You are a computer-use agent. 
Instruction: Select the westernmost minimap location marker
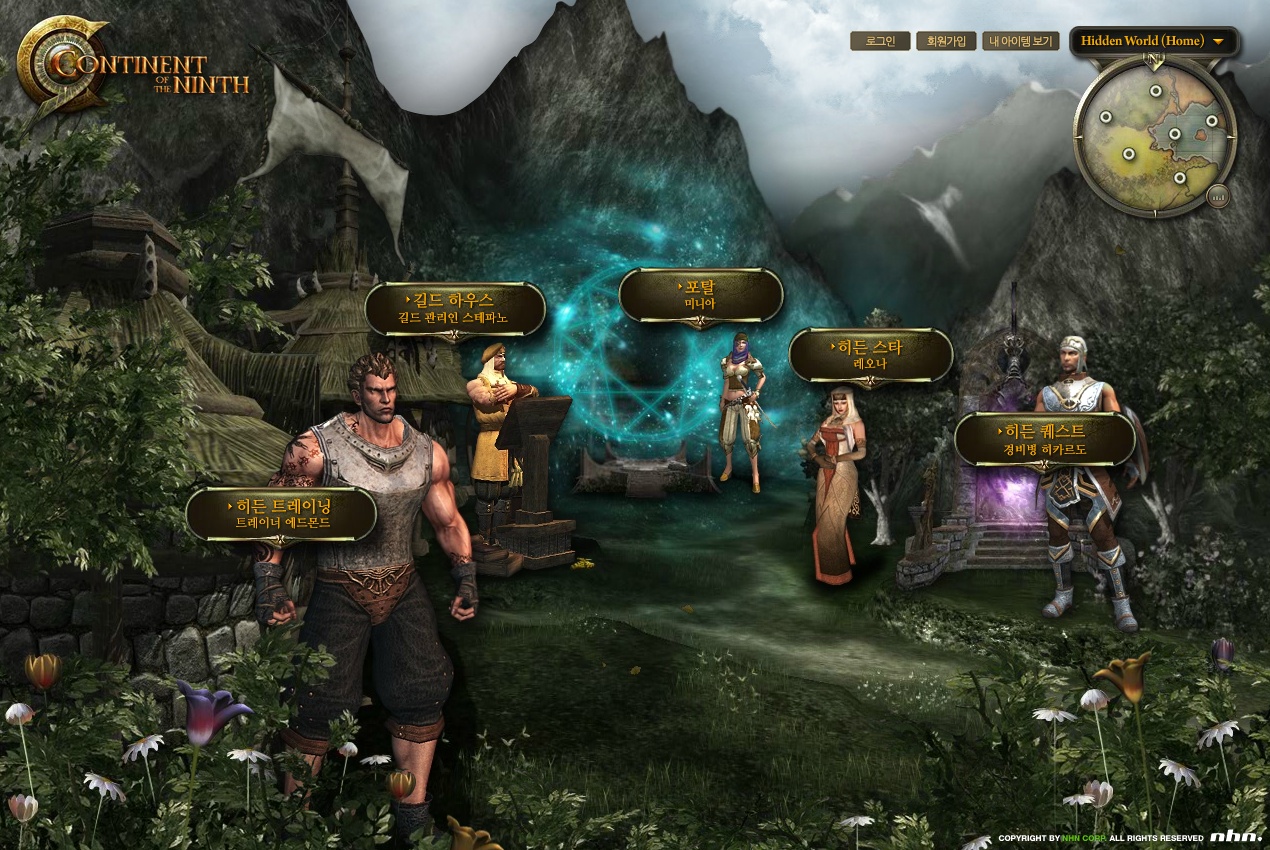(x=1106, y=117)
